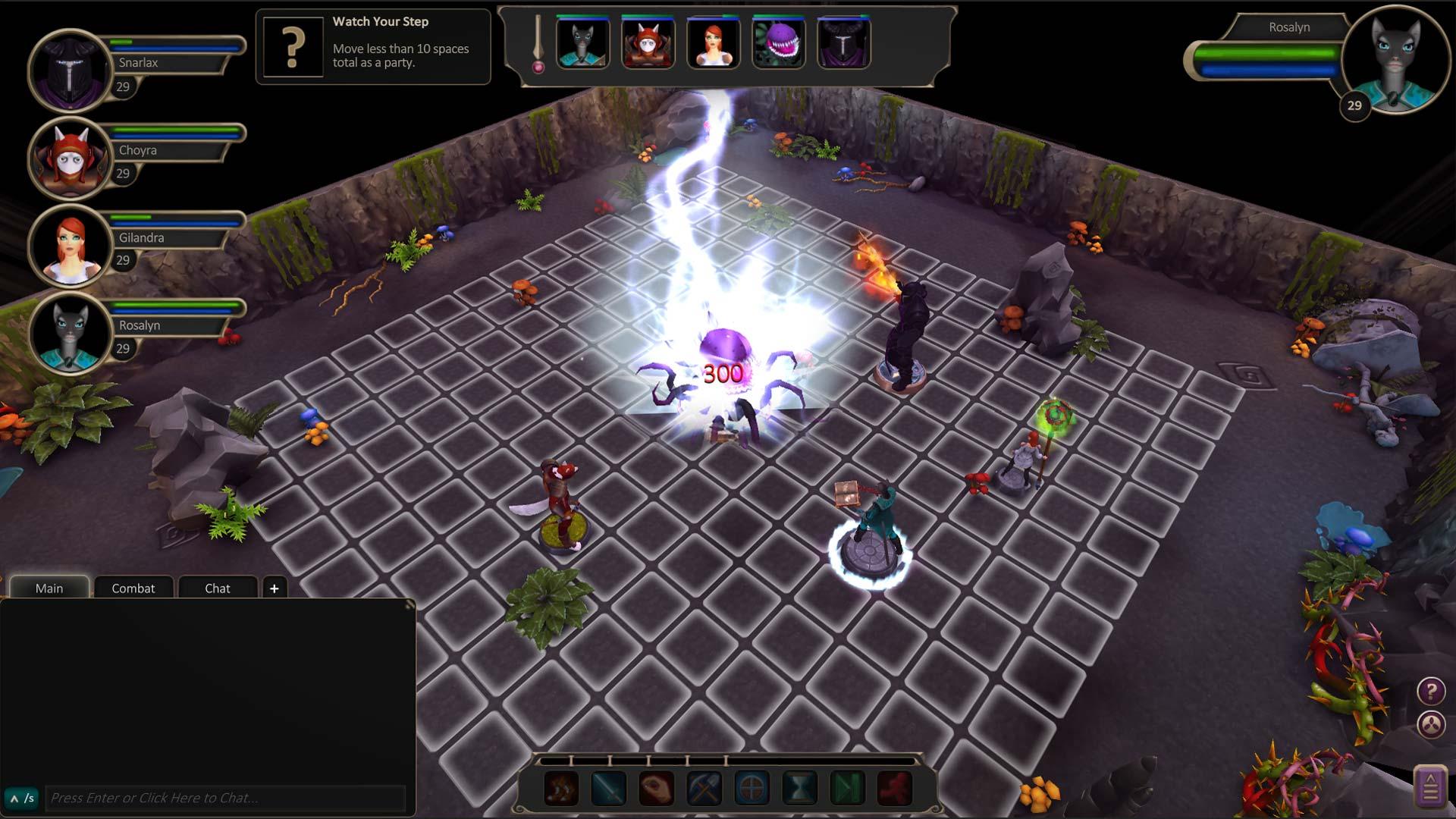Select the round shield defend ability
The height and width of the screenshot is (819, 1456).
(752, 789)
